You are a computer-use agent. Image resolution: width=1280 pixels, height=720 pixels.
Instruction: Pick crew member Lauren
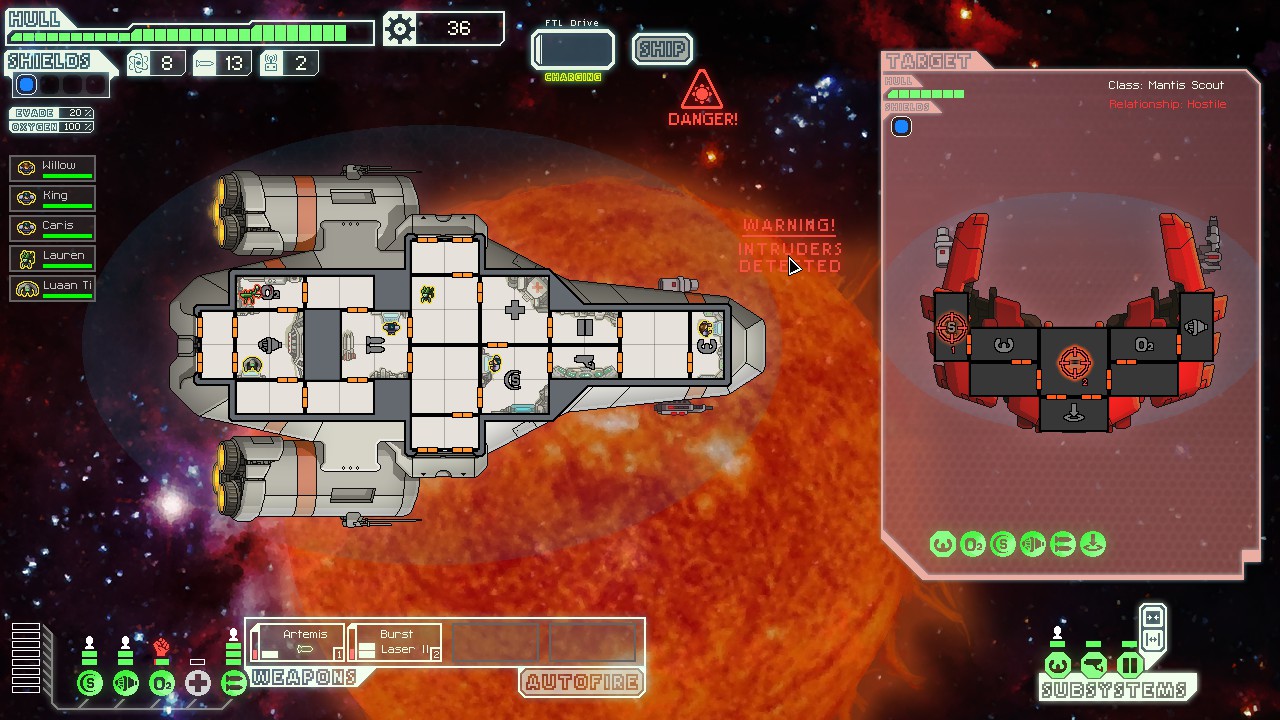click(52, 258)
